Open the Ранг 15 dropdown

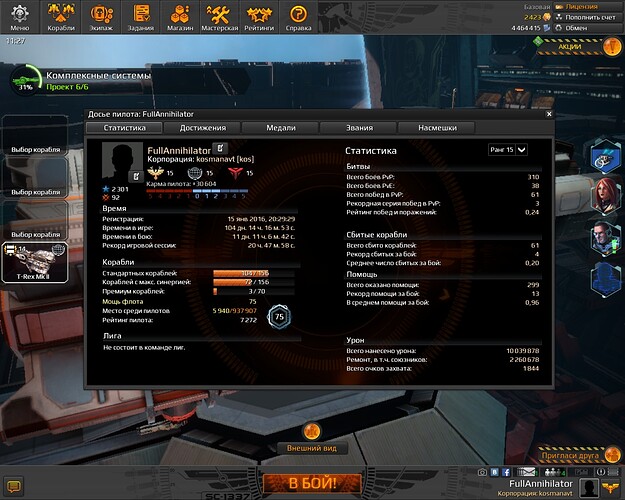pyautogui.click(x=508, y=149)
